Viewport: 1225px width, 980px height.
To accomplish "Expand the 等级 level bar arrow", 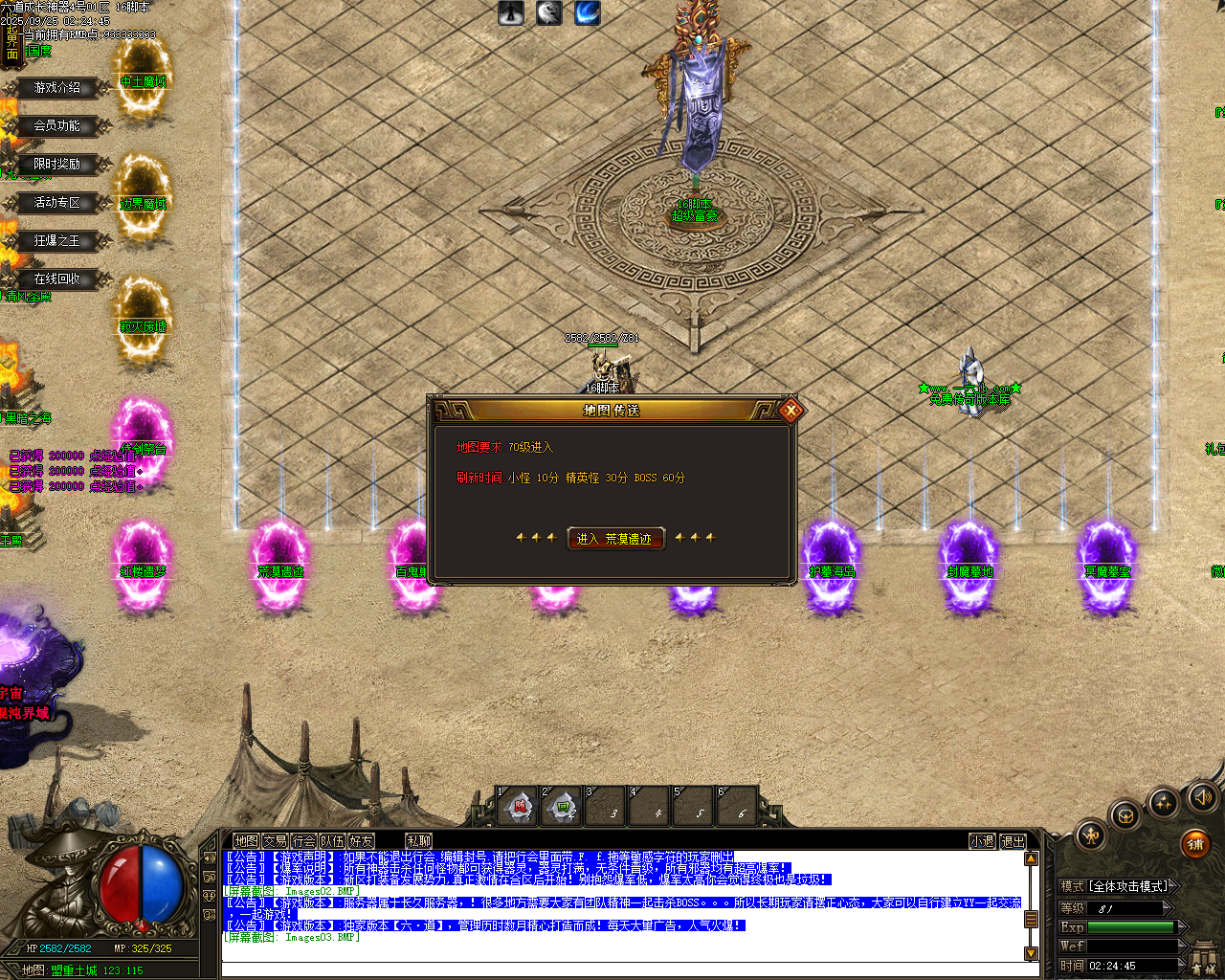I will (1167, 905).
